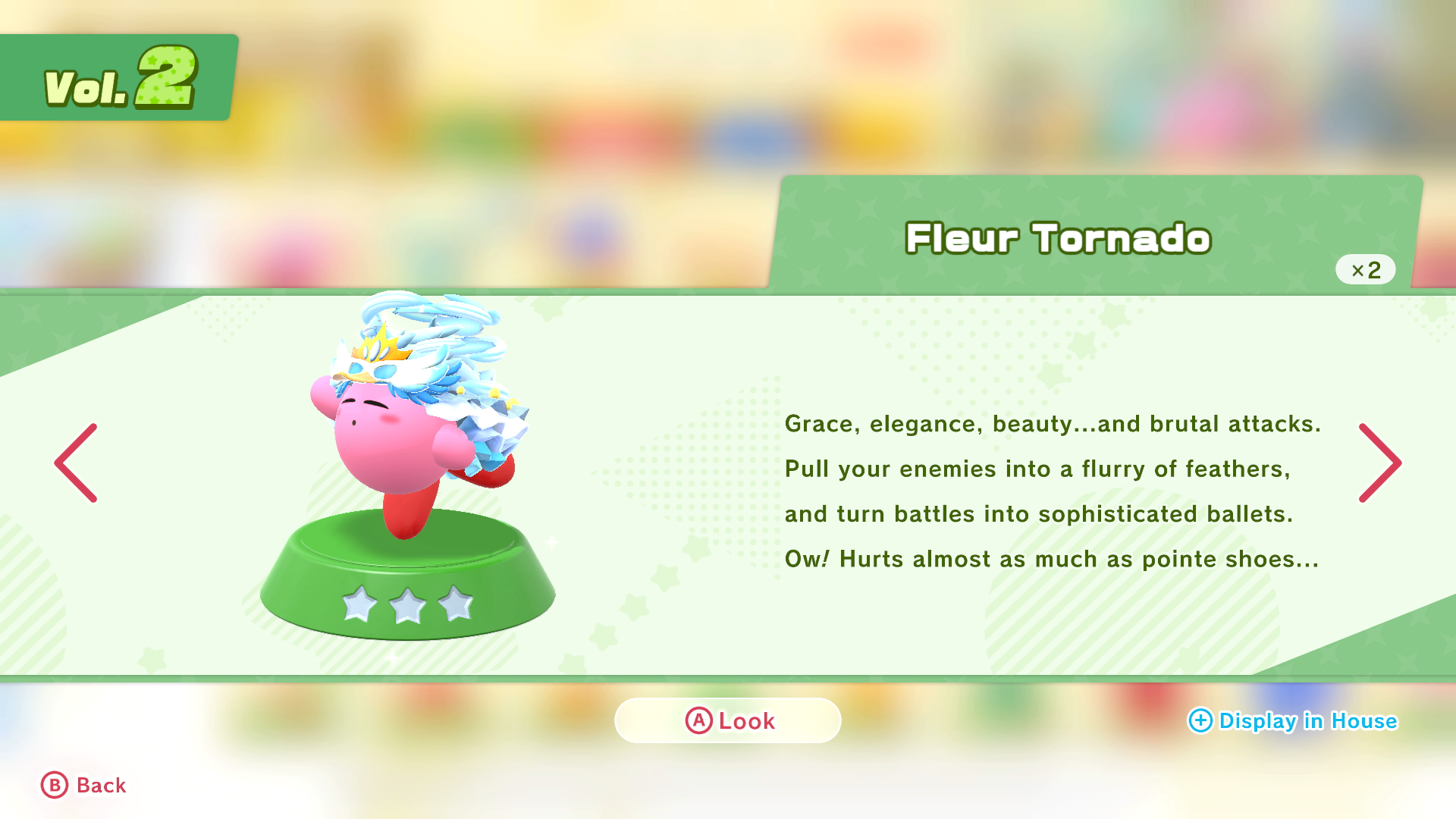1456x819 pixels.
Task: Go to the previous figure with left arrow
Action: (76, 463)
